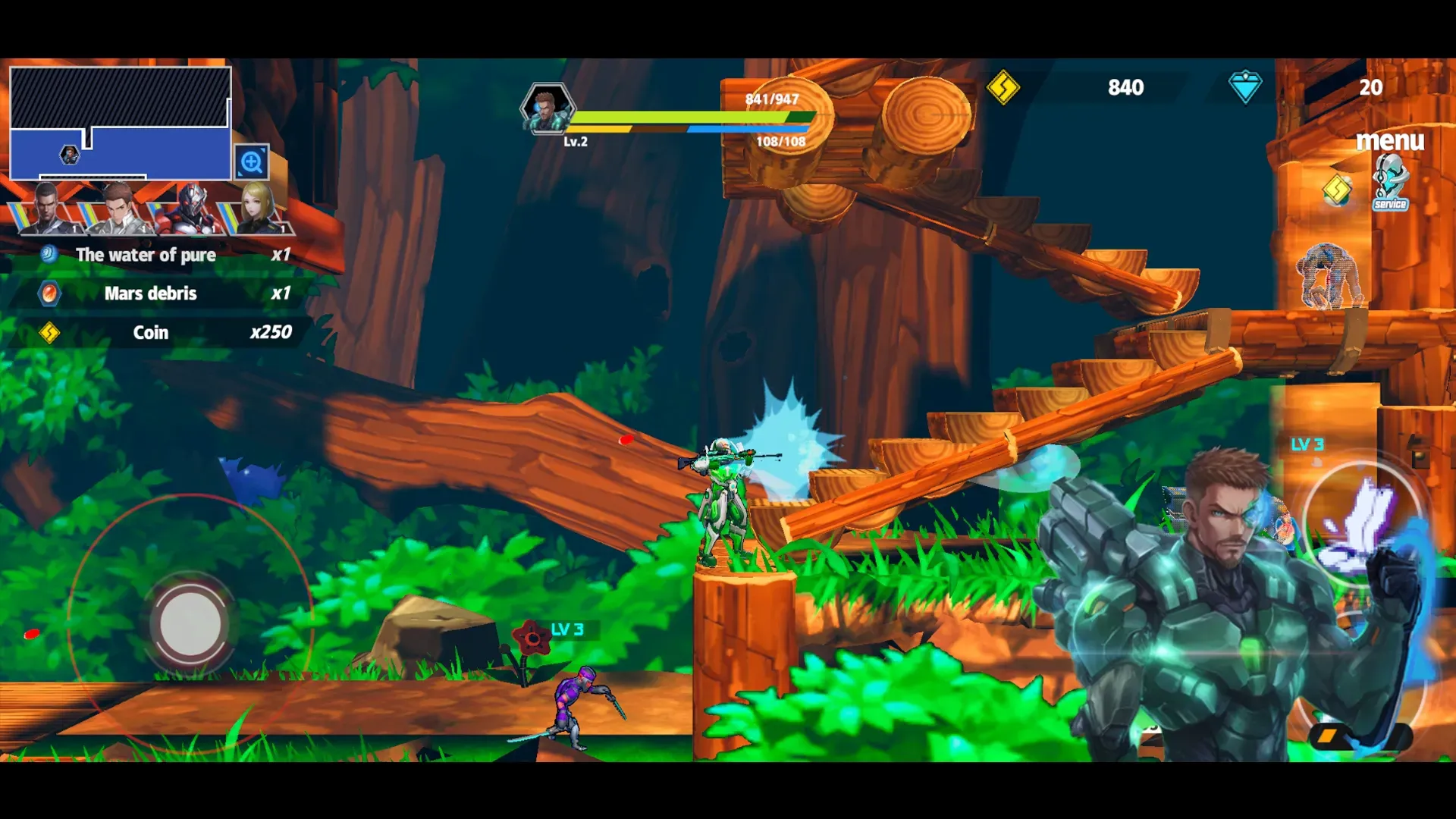
Task: Tap the virtual joystick's white thumb knob
Action: 190,624
